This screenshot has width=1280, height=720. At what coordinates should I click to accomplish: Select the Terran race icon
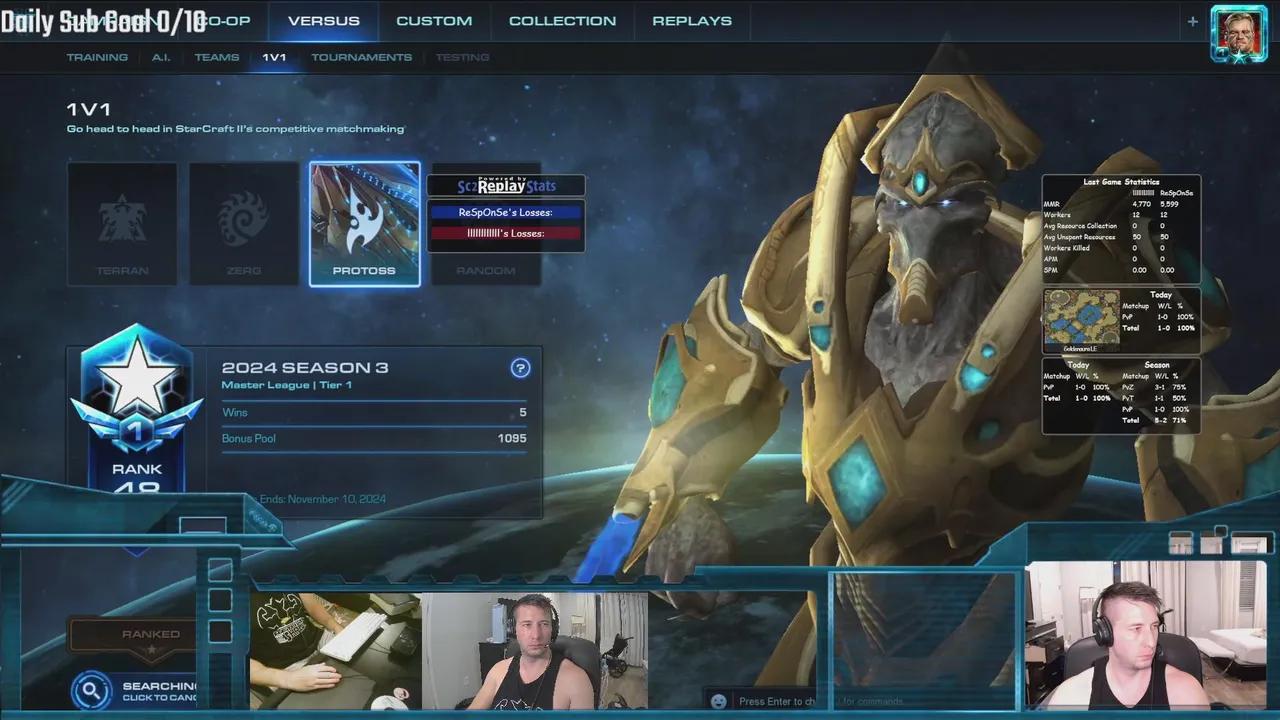[122, 223]
